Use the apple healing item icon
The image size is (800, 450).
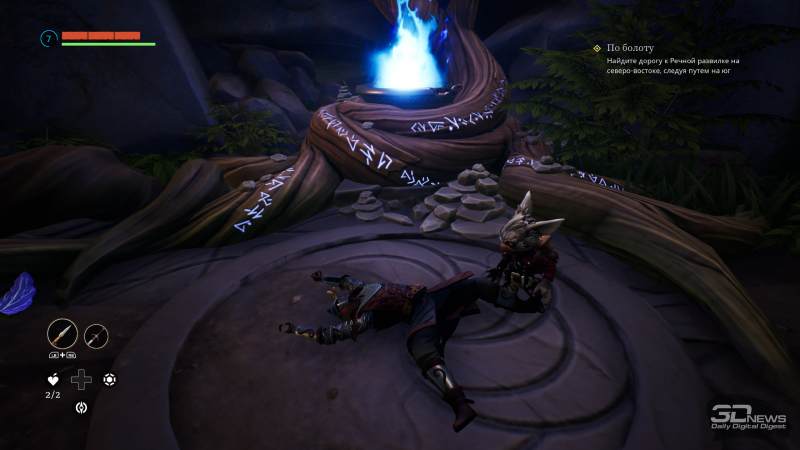pyautogui.click(x=53, y=379)
